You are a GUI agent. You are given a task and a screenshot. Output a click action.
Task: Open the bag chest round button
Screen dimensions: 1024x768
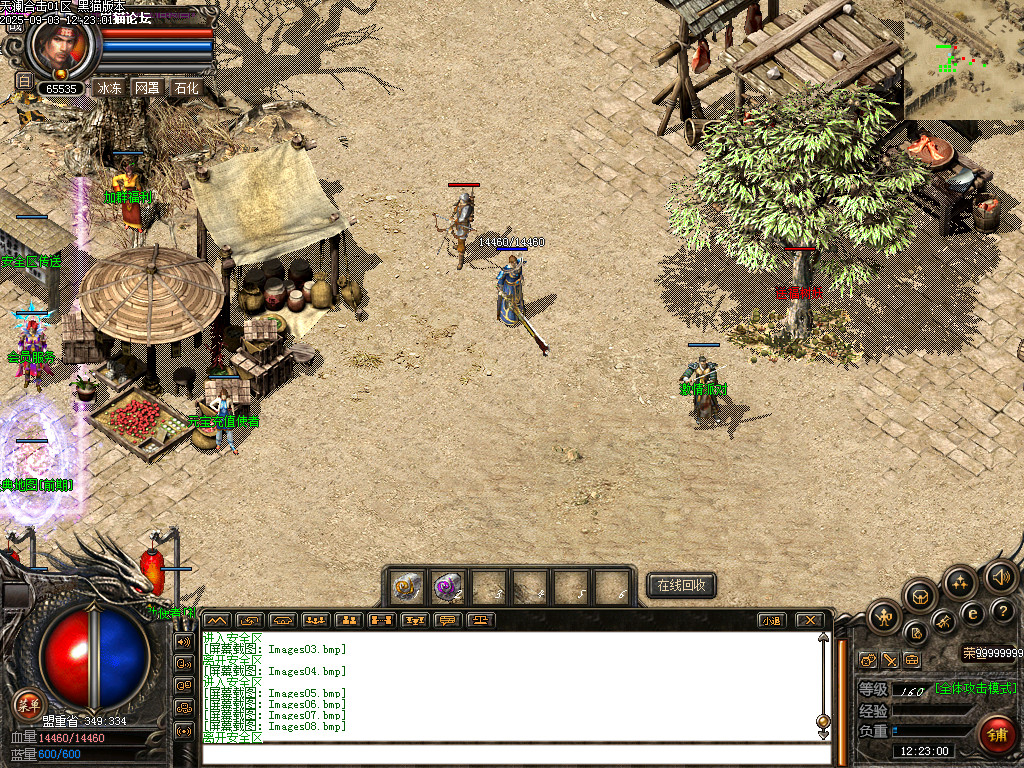(x=921, y=597)
